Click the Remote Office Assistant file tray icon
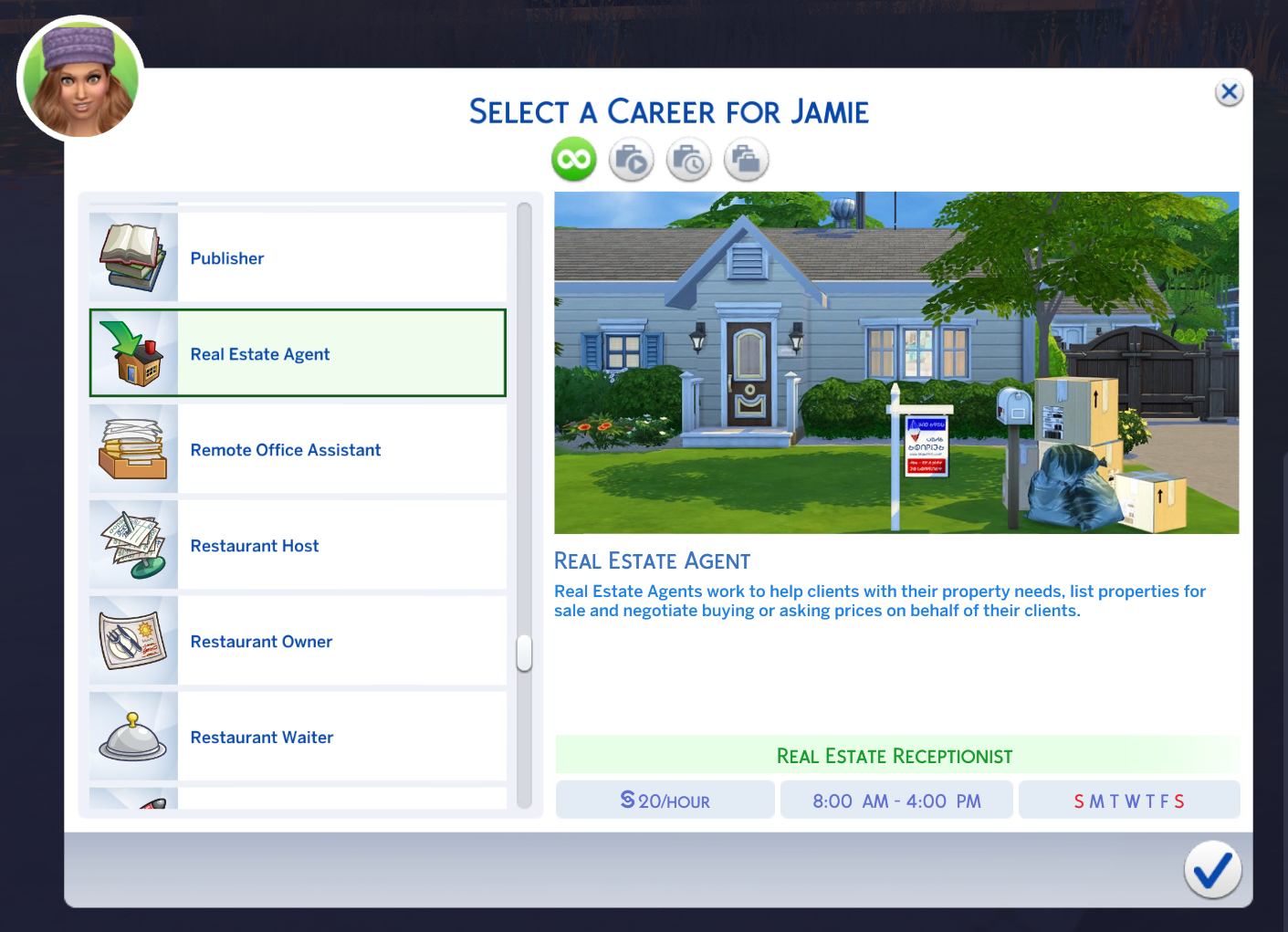This screenshot has height=932, width=1288. click(133, 448)
